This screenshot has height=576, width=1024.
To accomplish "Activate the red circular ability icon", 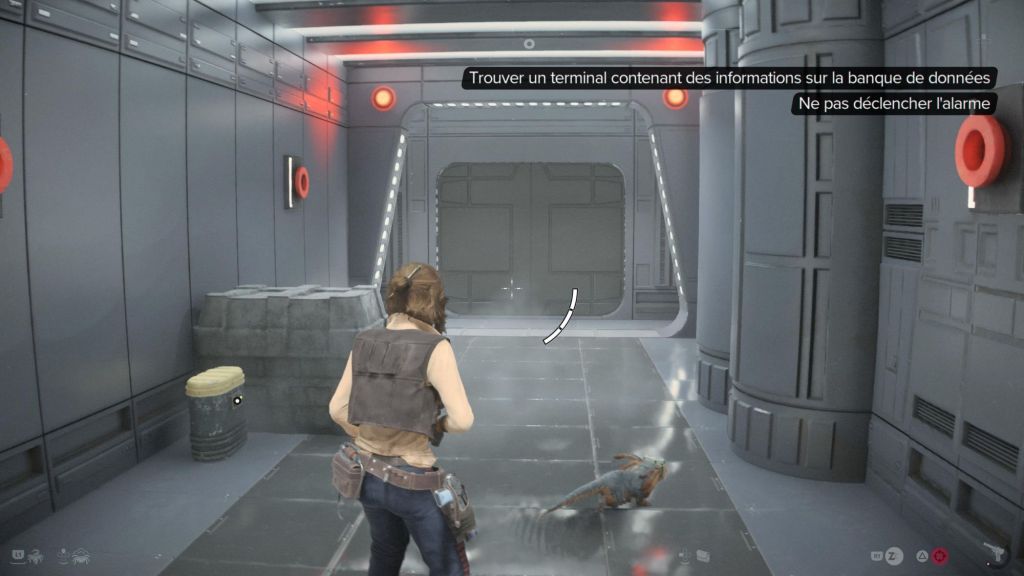I will (x=940, y=554).
